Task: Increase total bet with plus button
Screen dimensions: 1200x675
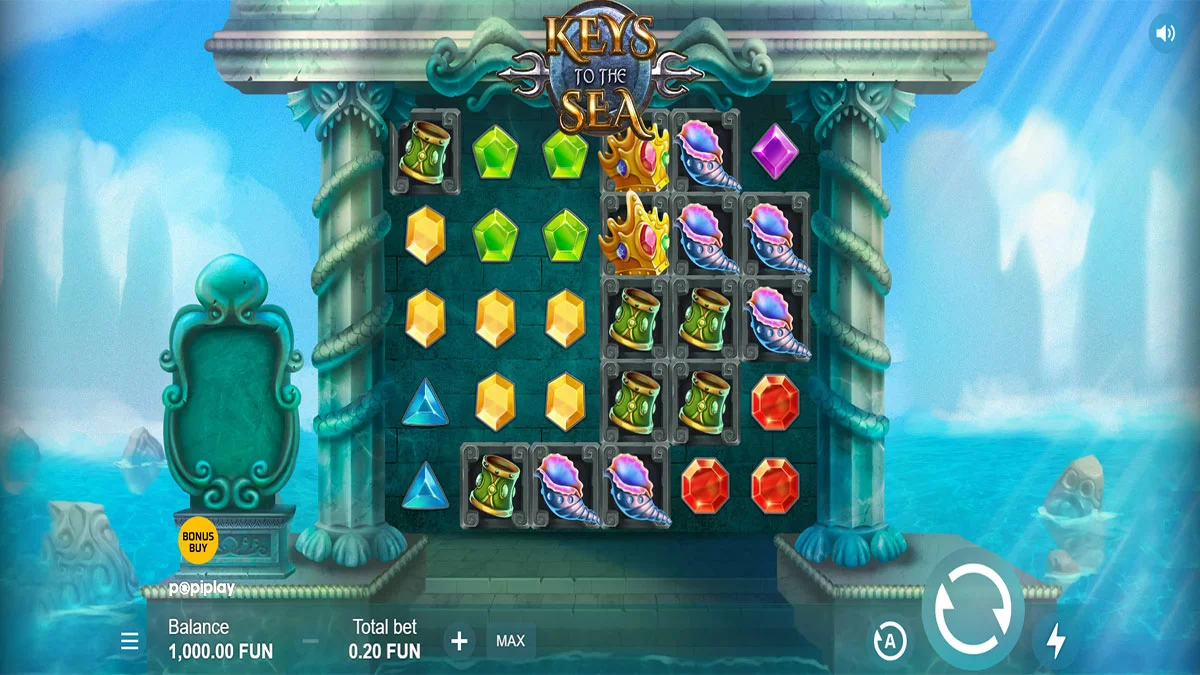Action: click(x=459, y=641)
